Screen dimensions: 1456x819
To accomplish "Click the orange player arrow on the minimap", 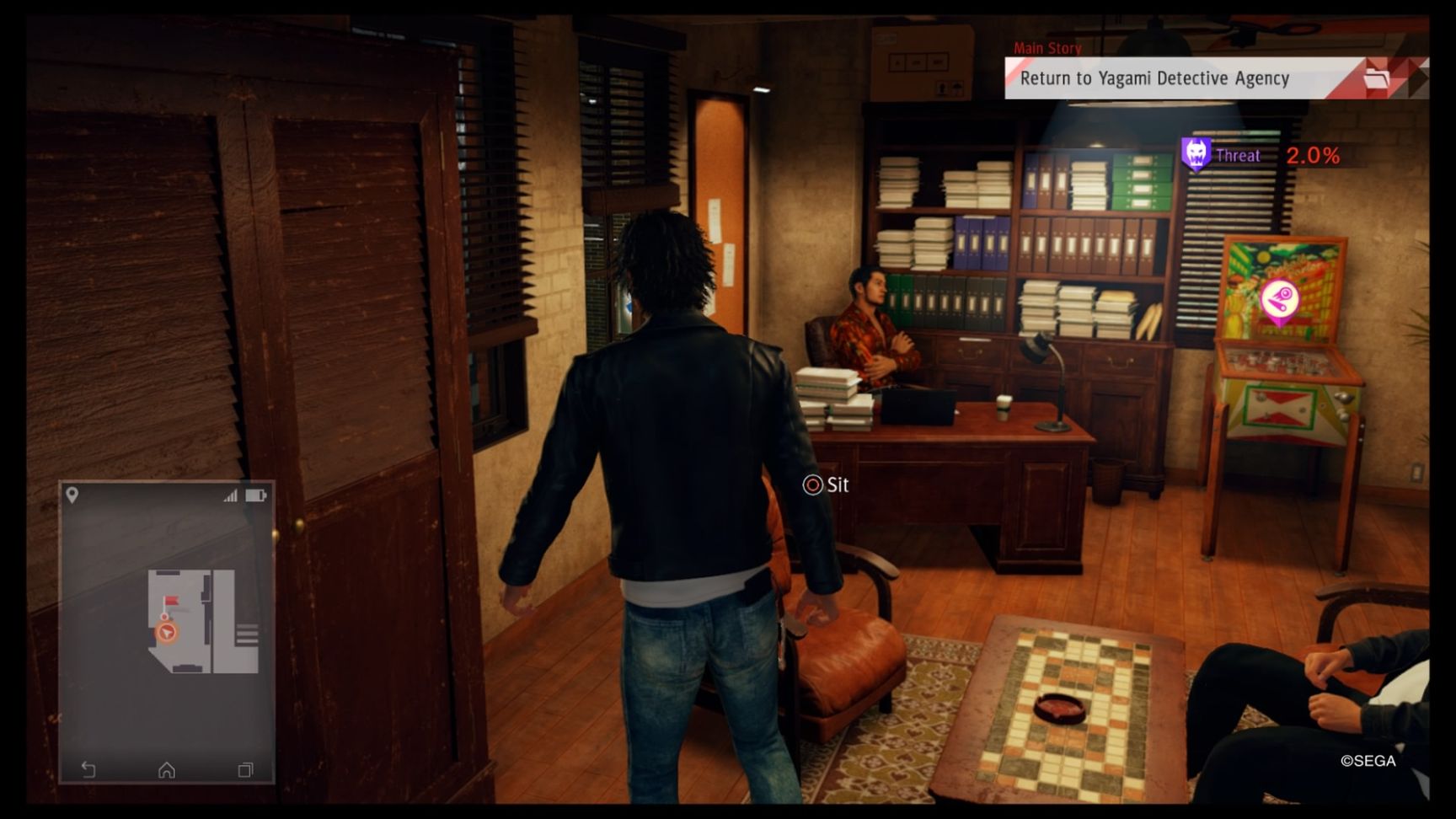I will (166, 630).
